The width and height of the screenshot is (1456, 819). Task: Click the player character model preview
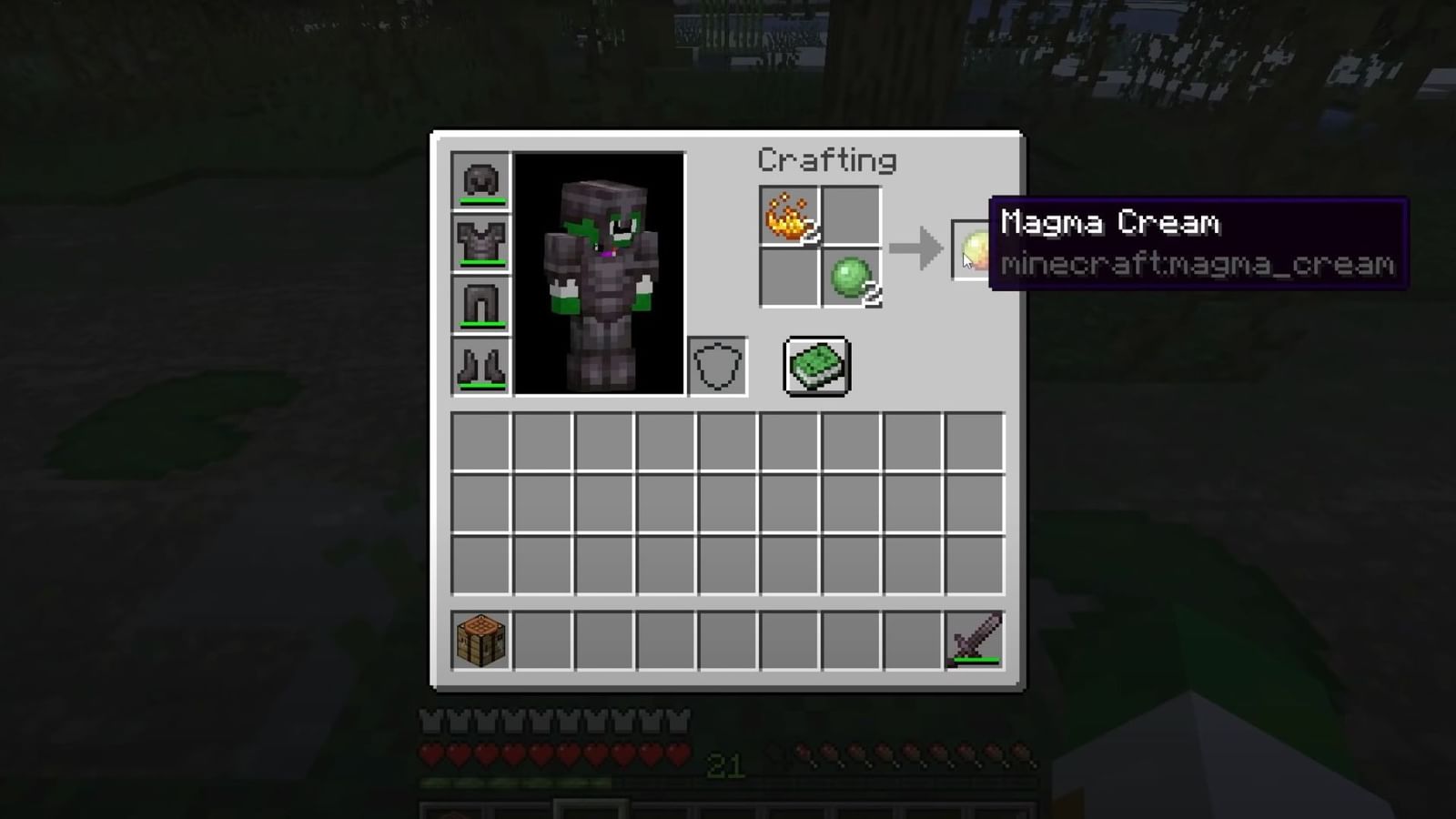[601, 273]
